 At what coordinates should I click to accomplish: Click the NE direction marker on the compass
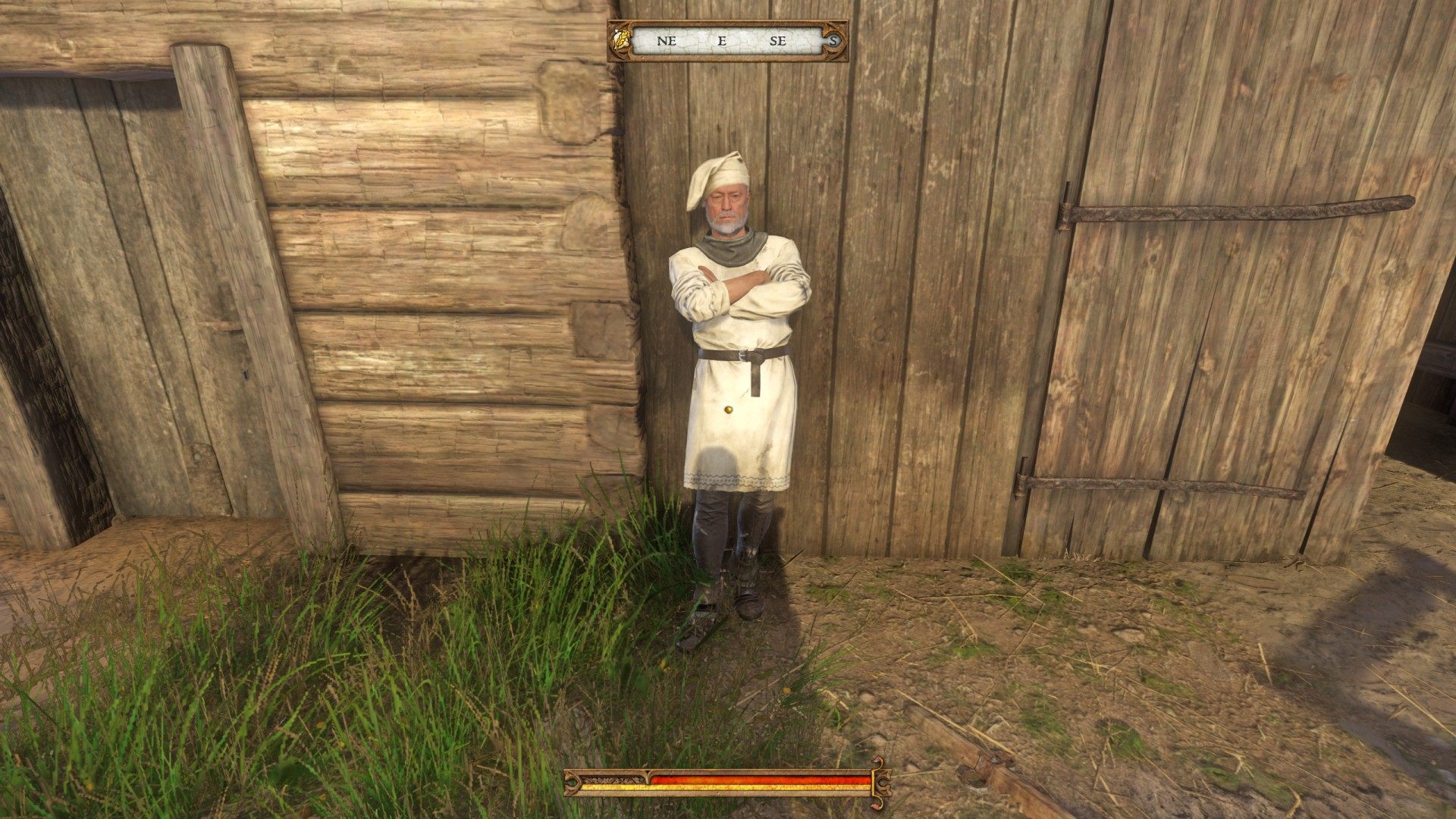point(666,39)
